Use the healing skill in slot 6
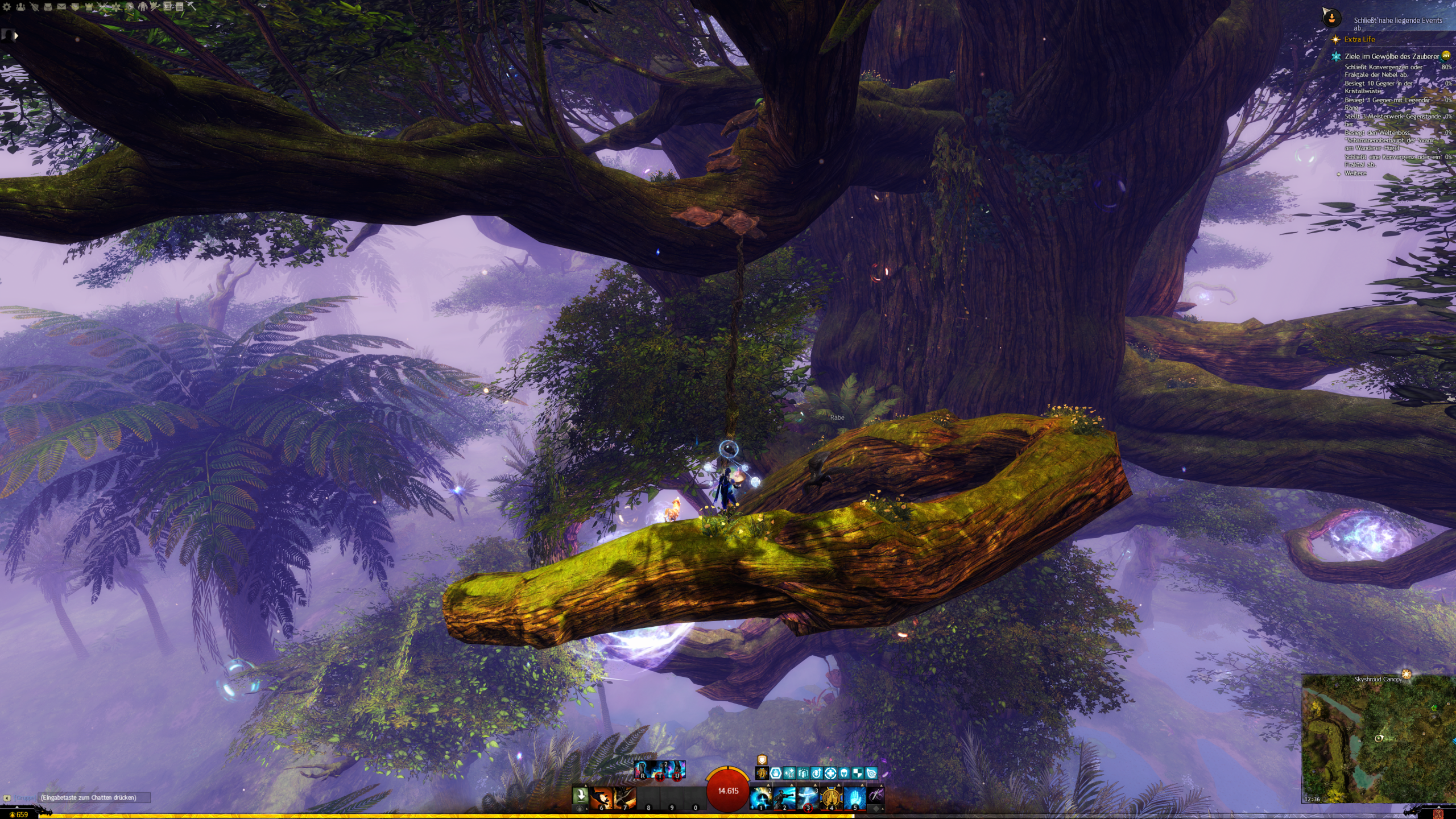1456x819 pixels. click(x=601, y=797)
